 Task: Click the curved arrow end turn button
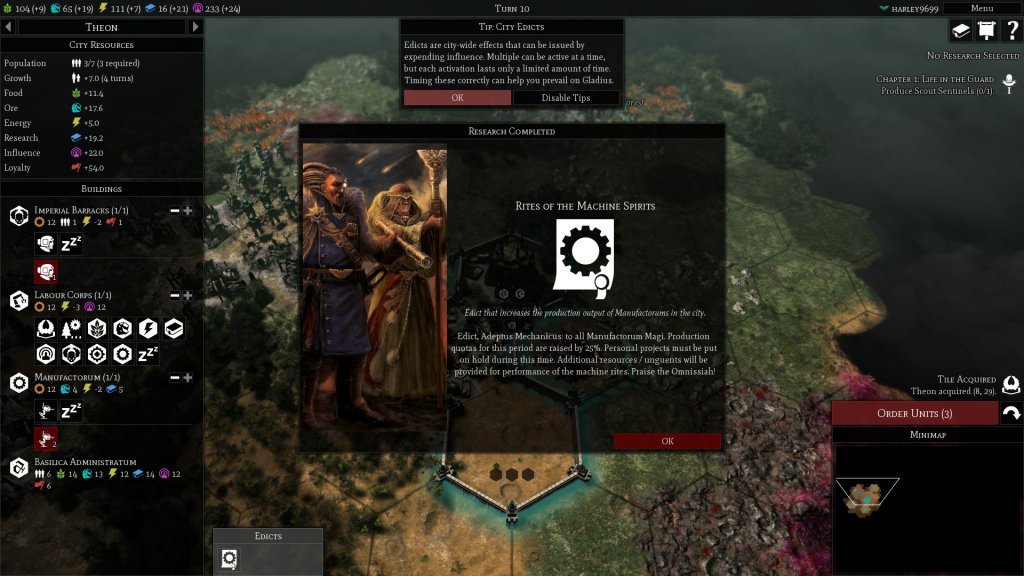[1011, 413]
